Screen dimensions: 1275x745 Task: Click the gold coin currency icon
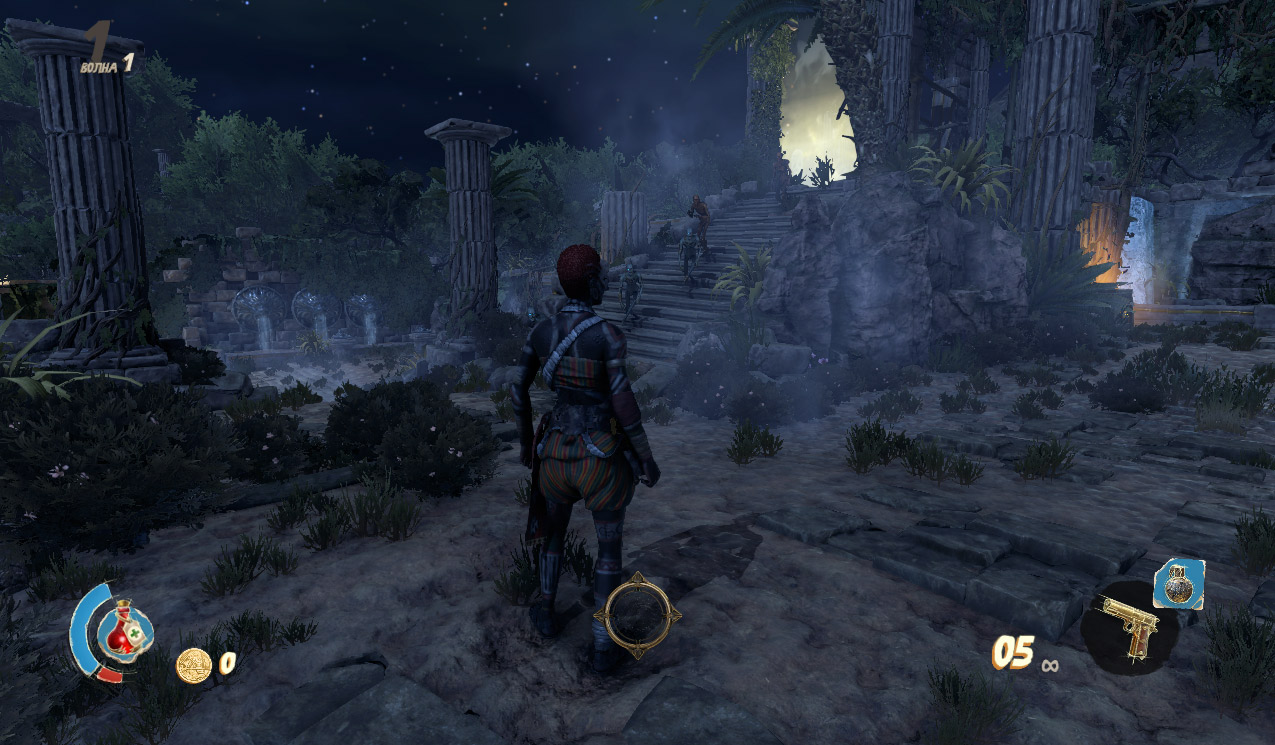(x=193, y=665)
